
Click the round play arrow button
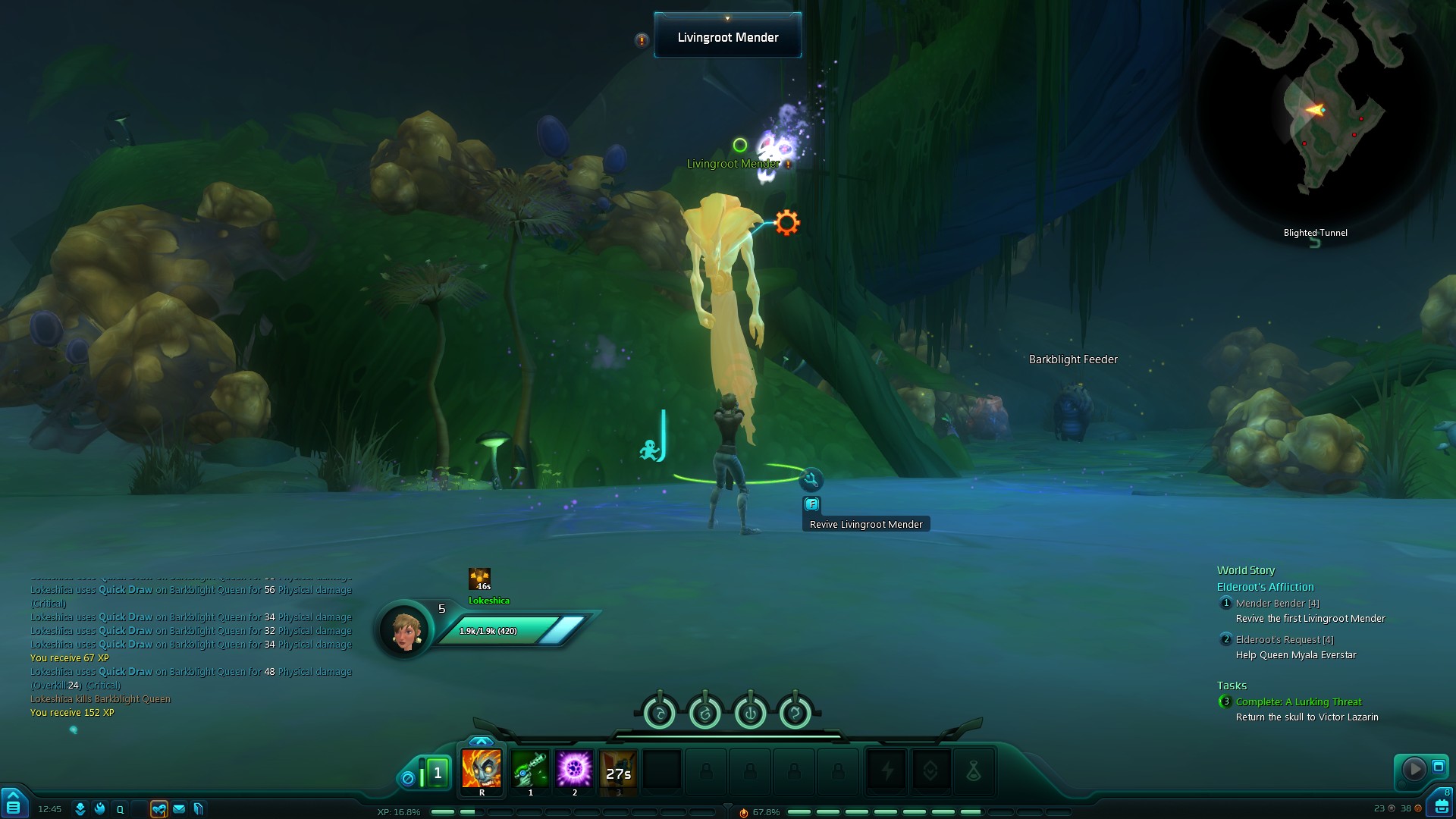[x=1414, y=769]
